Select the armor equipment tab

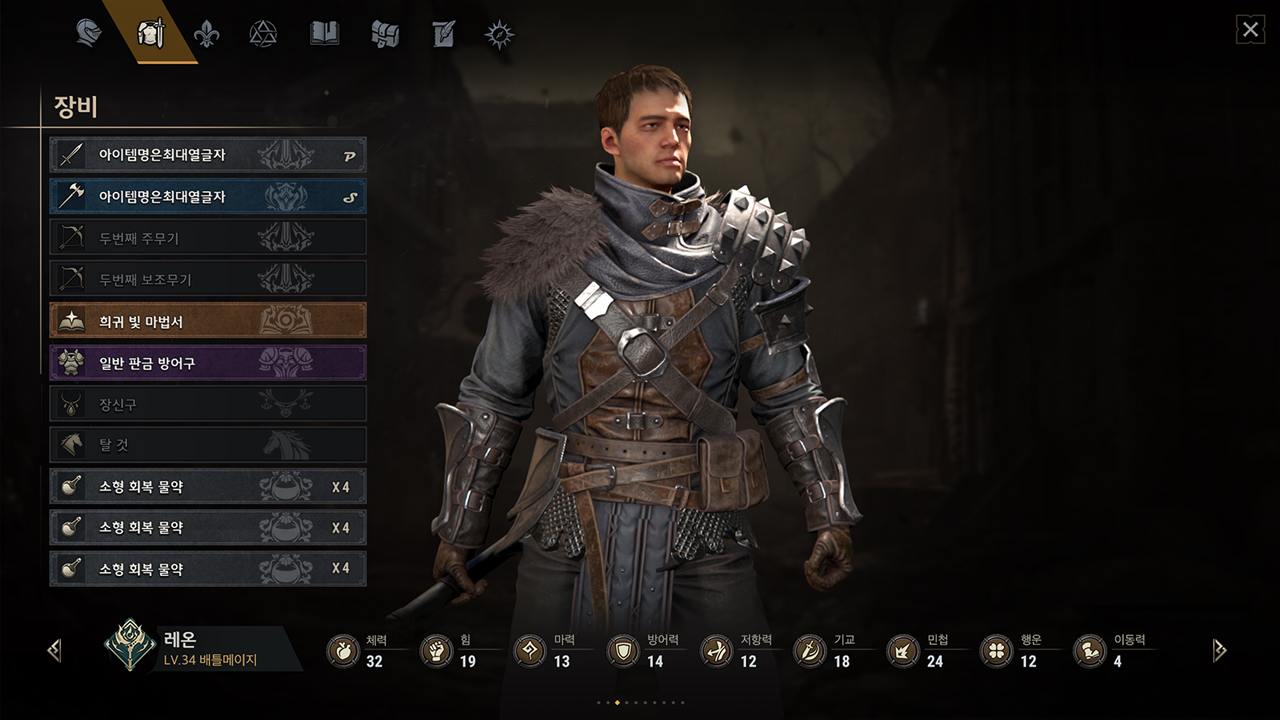coord(150,33)
